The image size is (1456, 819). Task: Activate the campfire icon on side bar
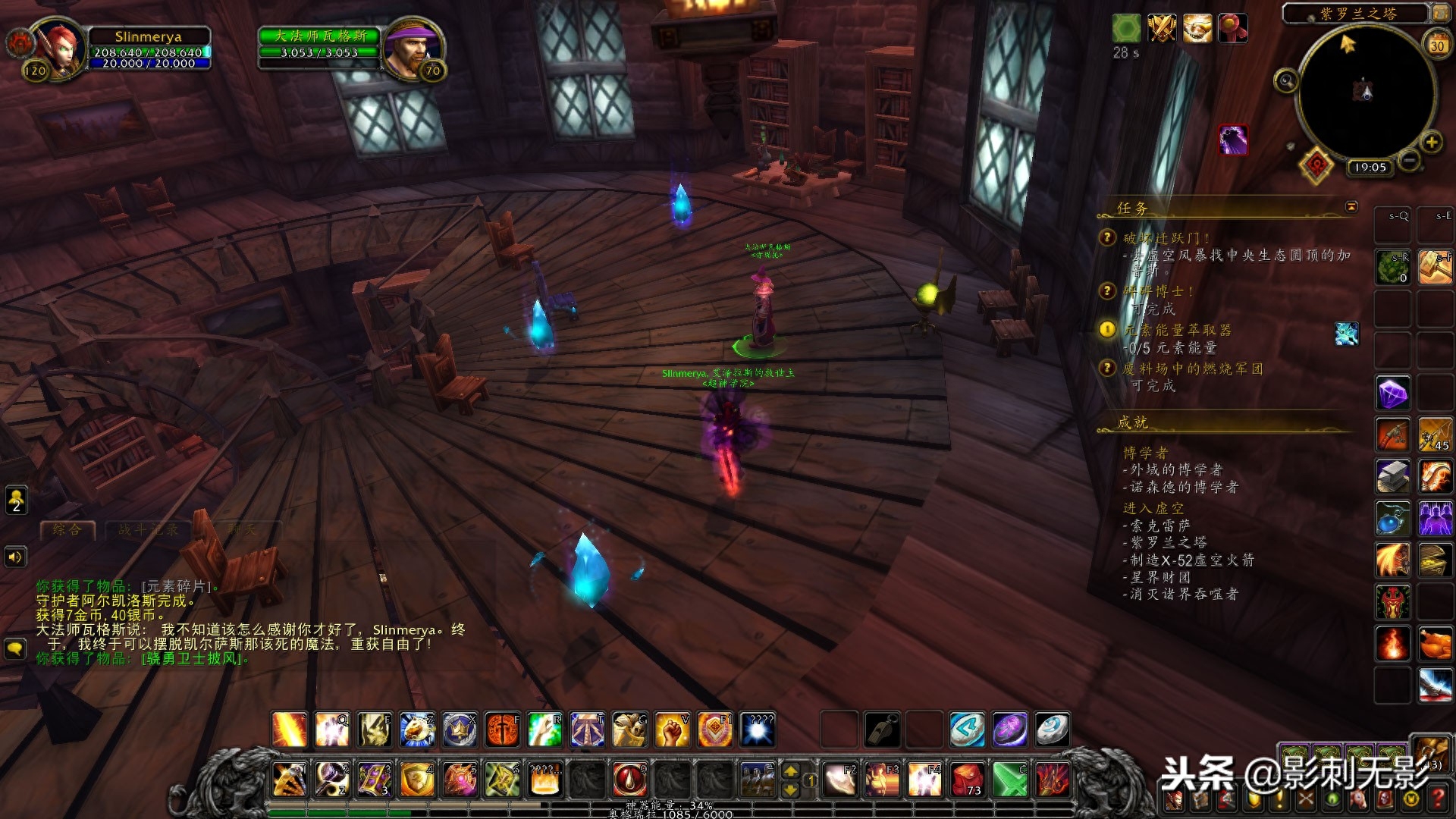click(x=1392, y=644)
